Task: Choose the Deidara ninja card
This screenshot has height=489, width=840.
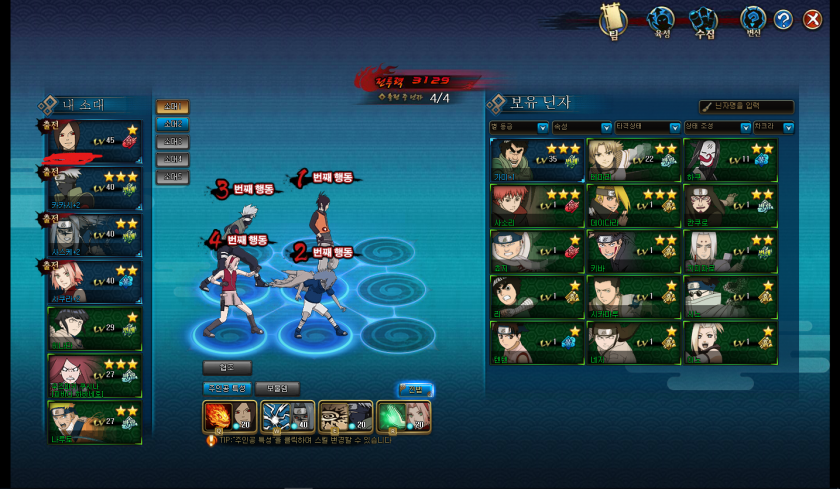Action: point(632,205)
